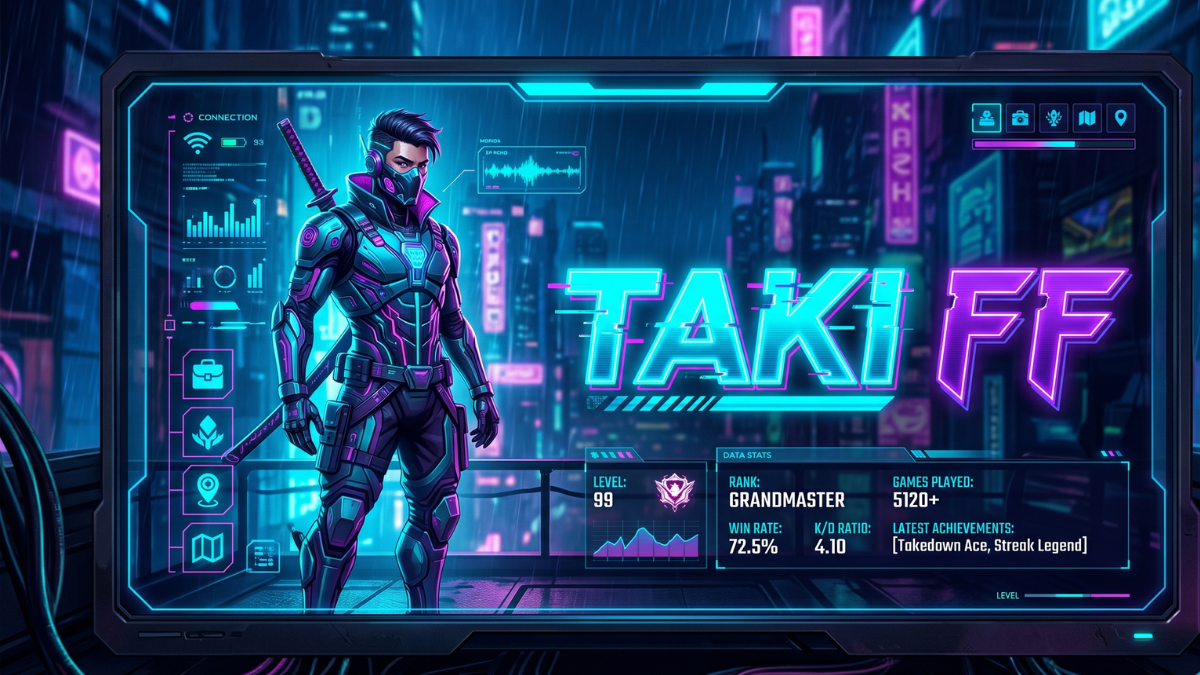Open the briefcase icon in the sidebar
1200x675 pixels.
pyautogui.click(x=208, y=376)
